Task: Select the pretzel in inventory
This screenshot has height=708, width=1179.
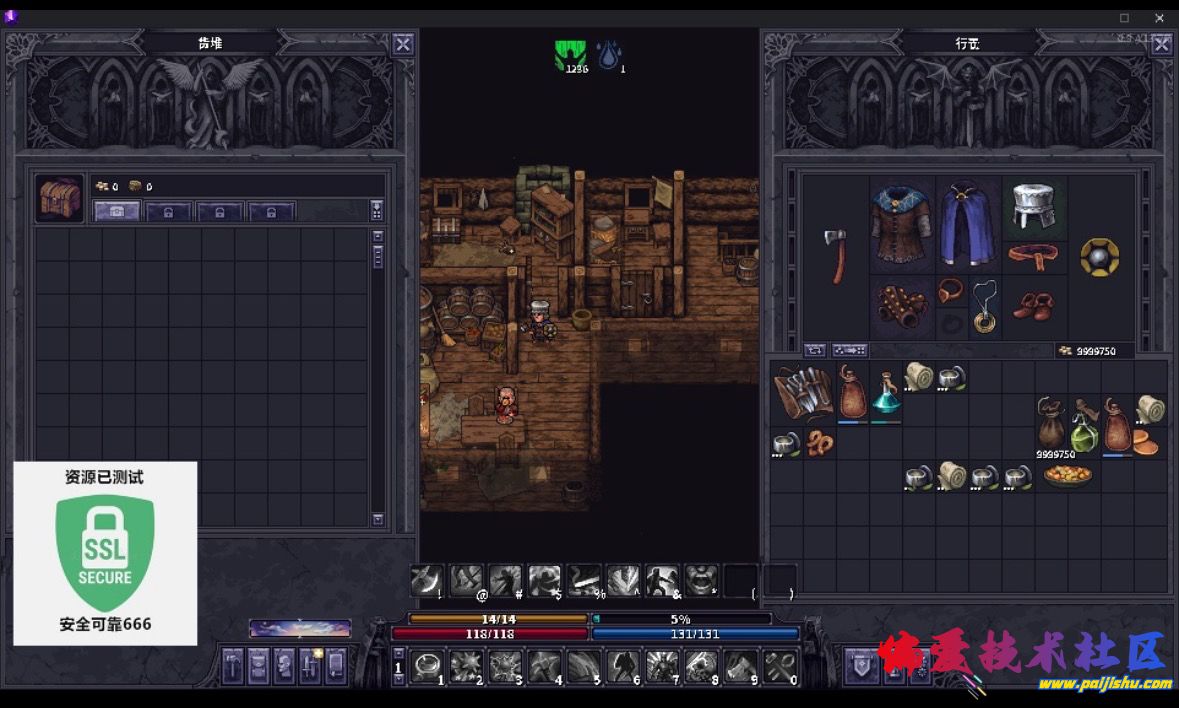Action: click(x=819, y=443)
